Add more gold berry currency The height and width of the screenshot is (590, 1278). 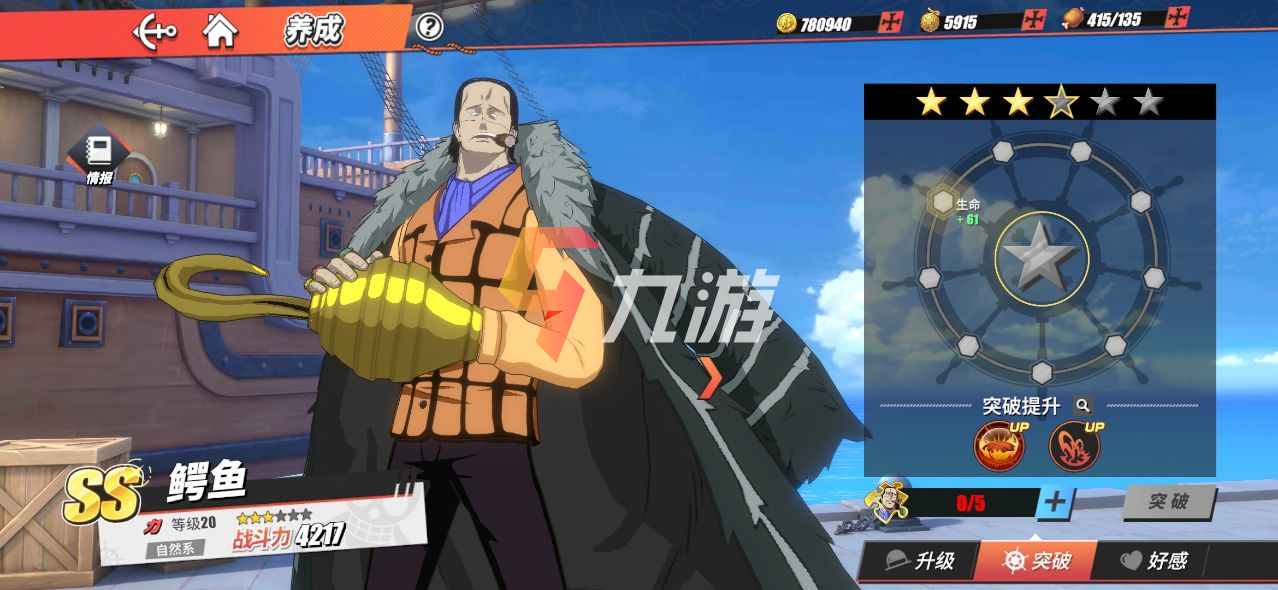[1035, 20]
